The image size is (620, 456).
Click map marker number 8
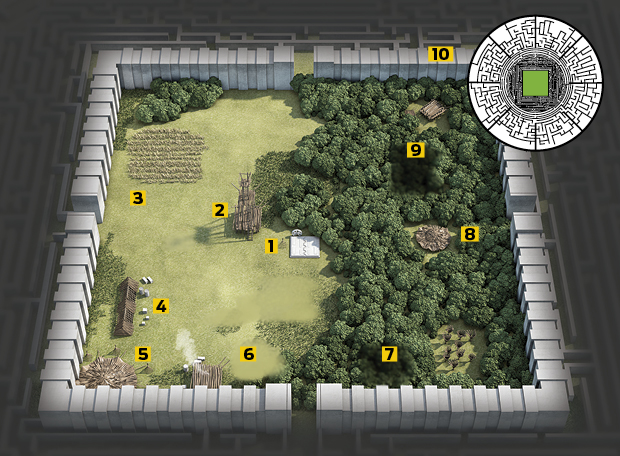pos(469,234)
